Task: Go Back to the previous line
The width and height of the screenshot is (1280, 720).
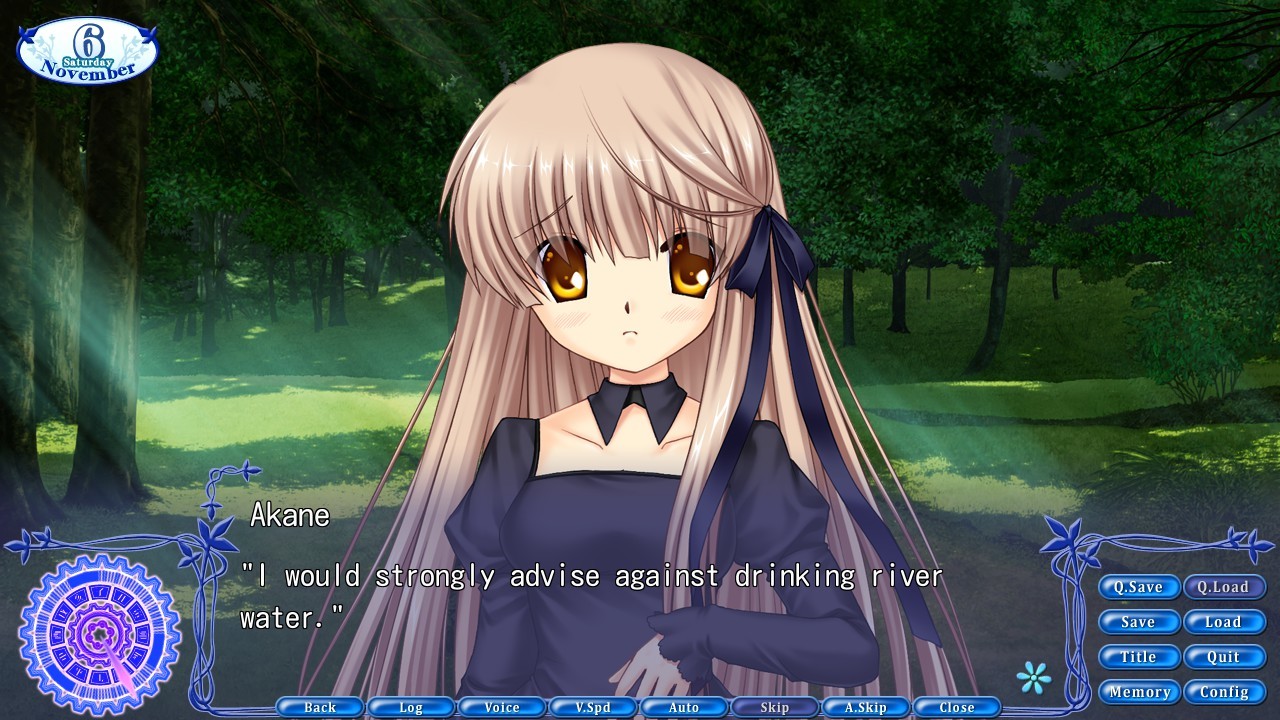Action: tap(319, 707)
